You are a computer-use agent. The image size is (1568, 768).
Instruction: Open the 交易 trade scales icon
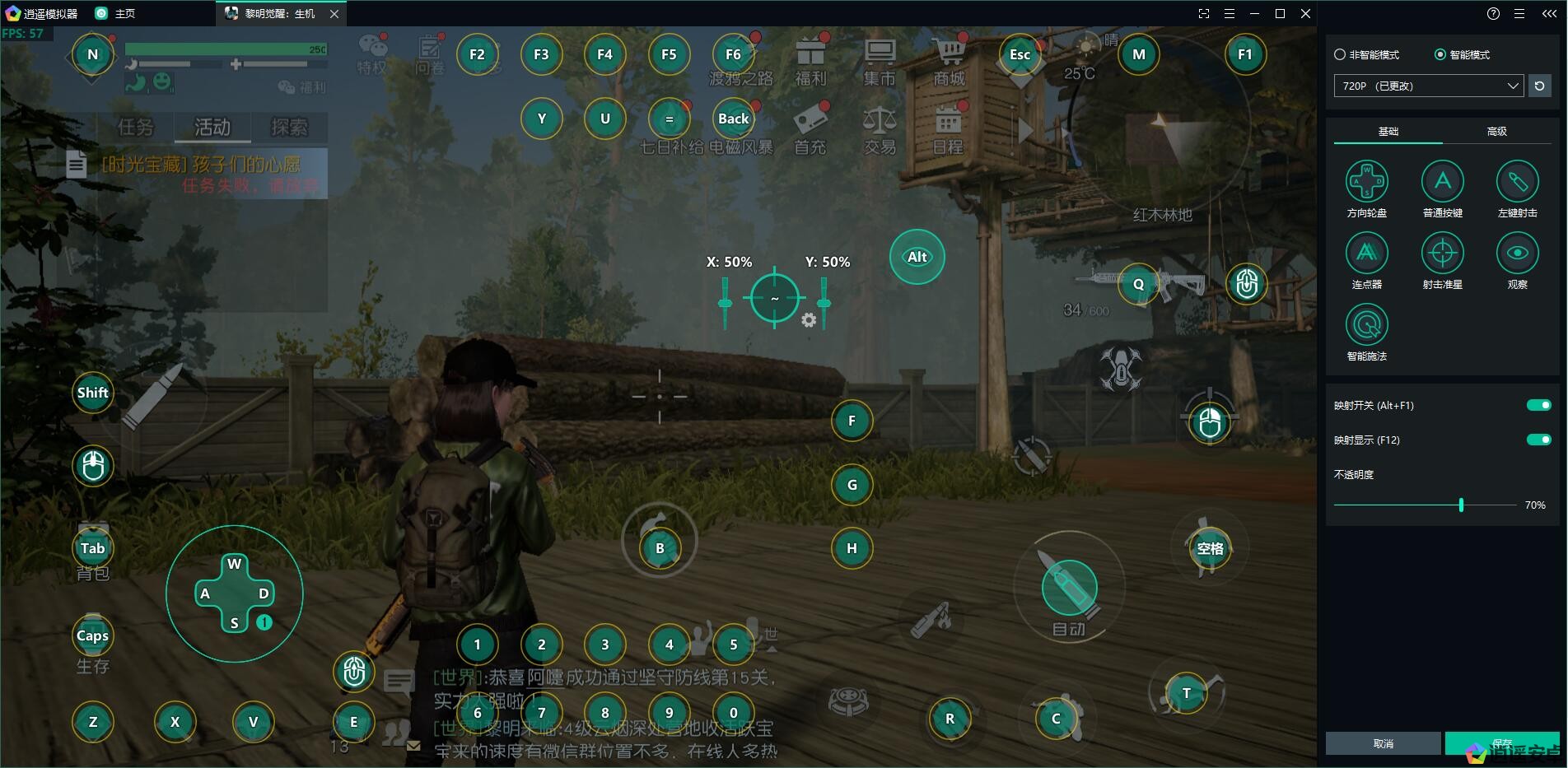click(880, 130)
